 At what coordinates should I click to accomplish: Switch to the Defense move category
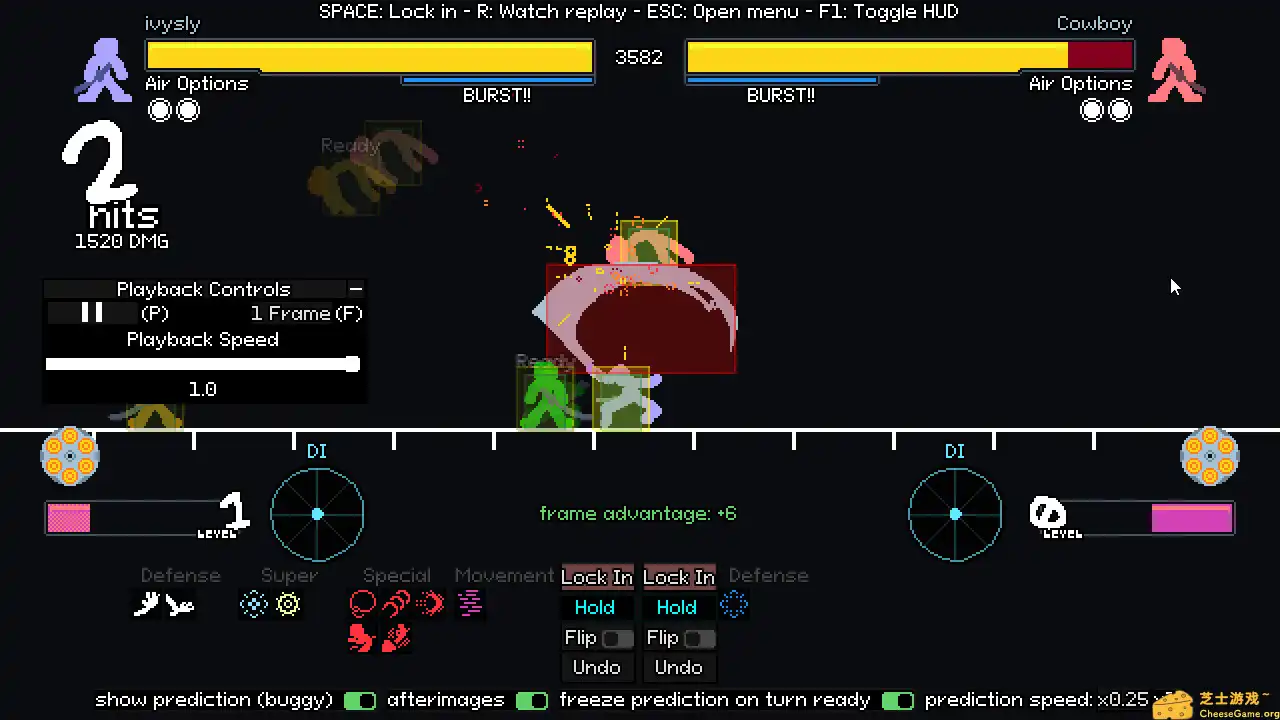[x=180, y=575]
